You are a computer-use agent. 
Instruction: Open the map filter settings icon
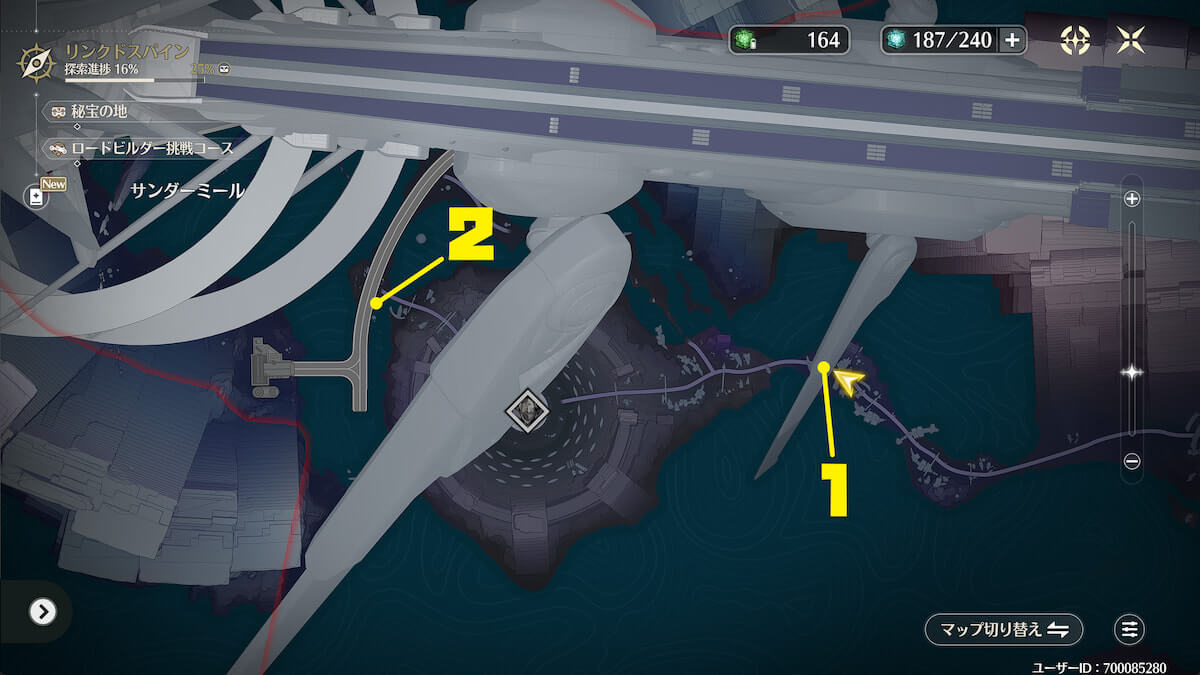point(1129,629)
